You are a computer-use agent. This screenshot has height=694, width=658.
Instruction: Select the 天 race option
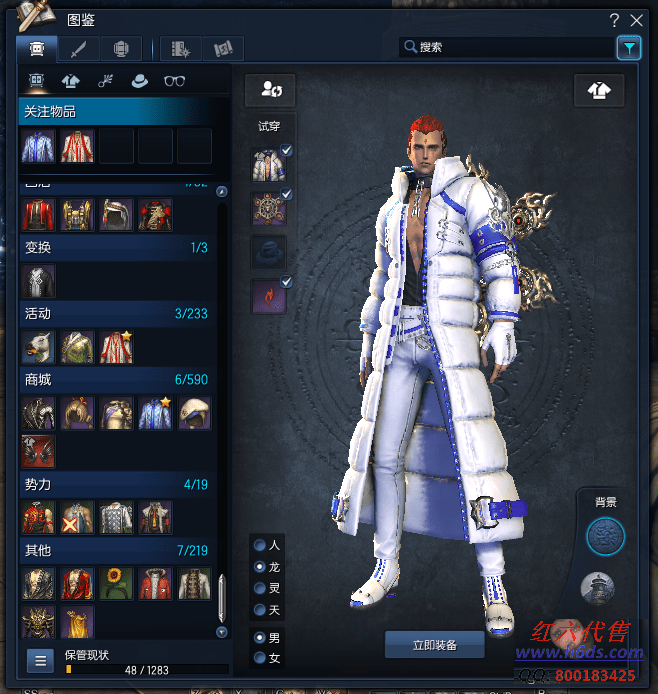tap(260, 609)
